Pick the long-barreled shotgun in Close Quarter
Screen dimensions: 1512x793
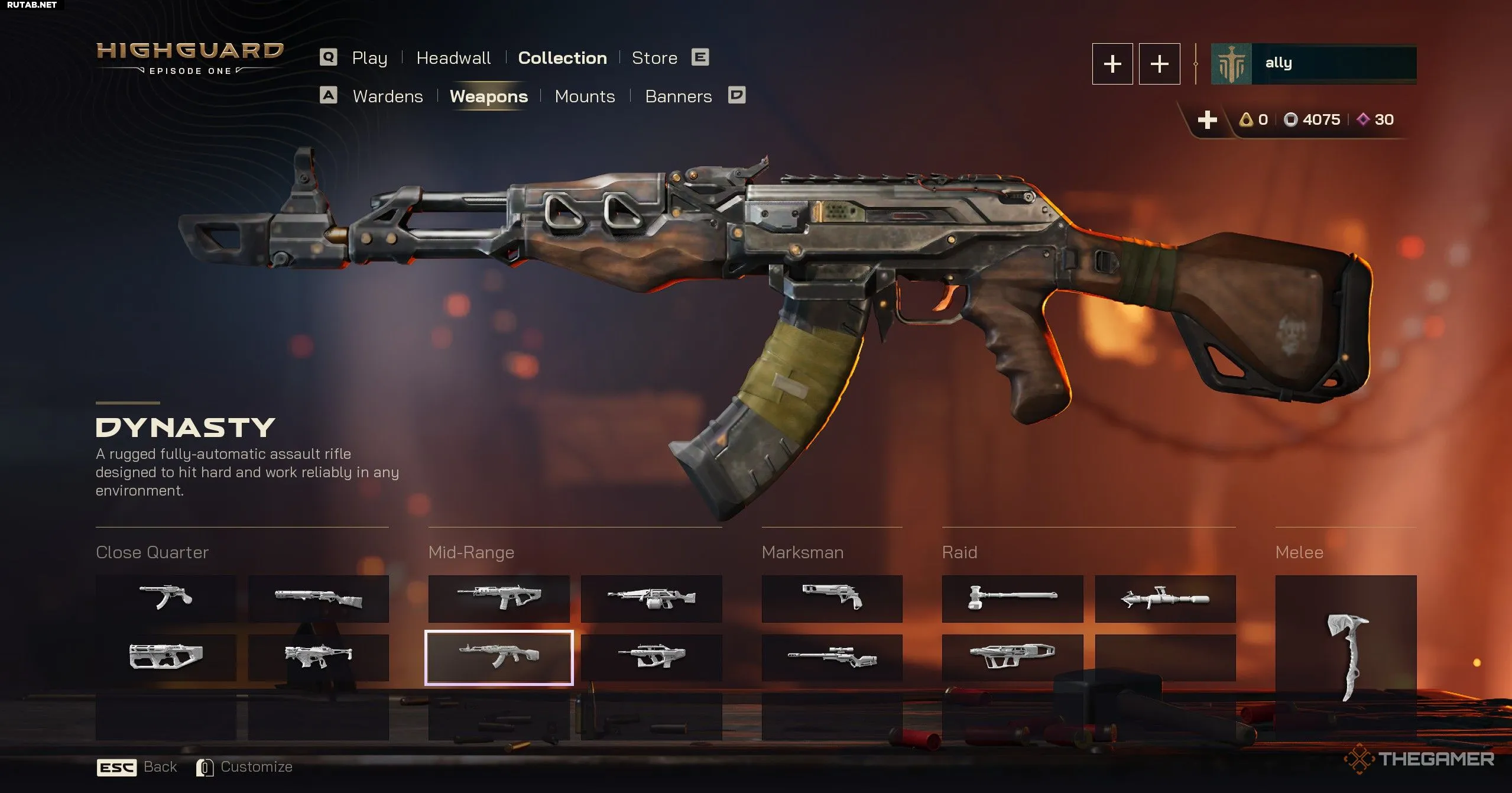tap(318, 598)
